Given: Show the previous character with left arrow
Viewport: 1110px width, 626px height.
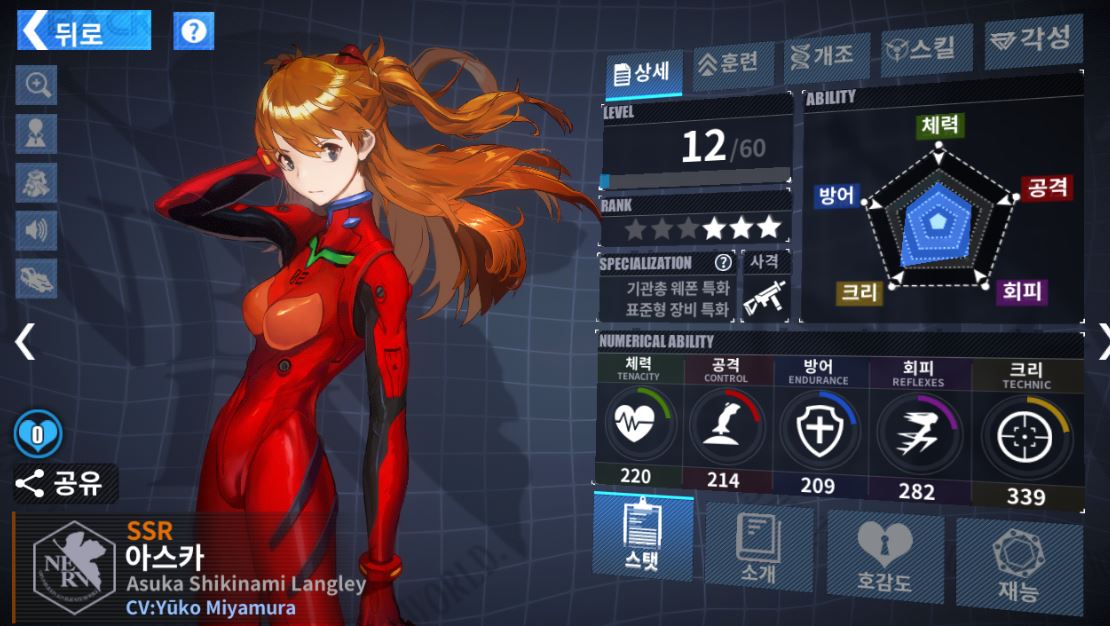Looking at the screenshot, I should 24,342.
